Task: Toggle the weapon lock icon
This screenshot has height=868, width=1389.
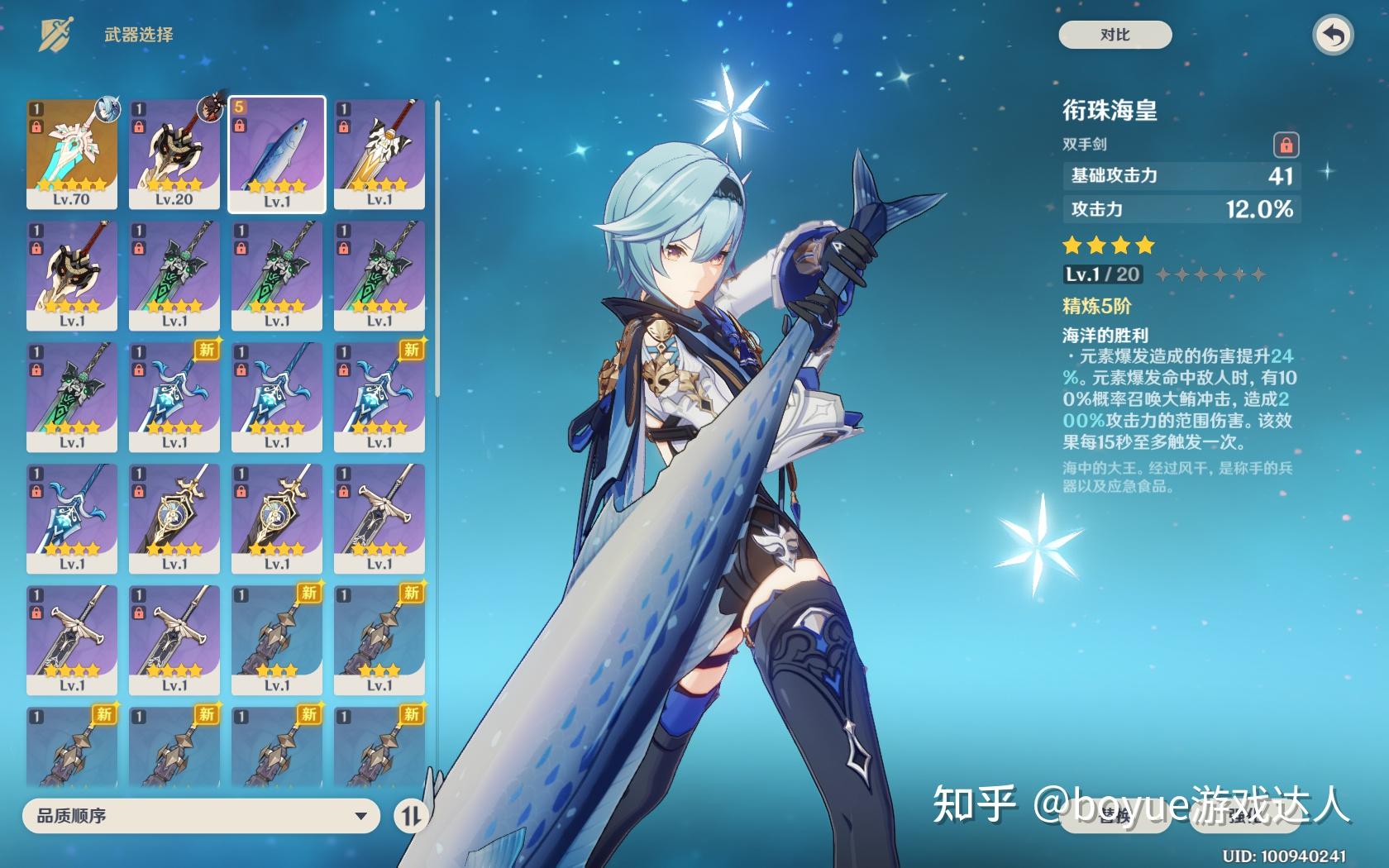Action: tap(1286, 145)
